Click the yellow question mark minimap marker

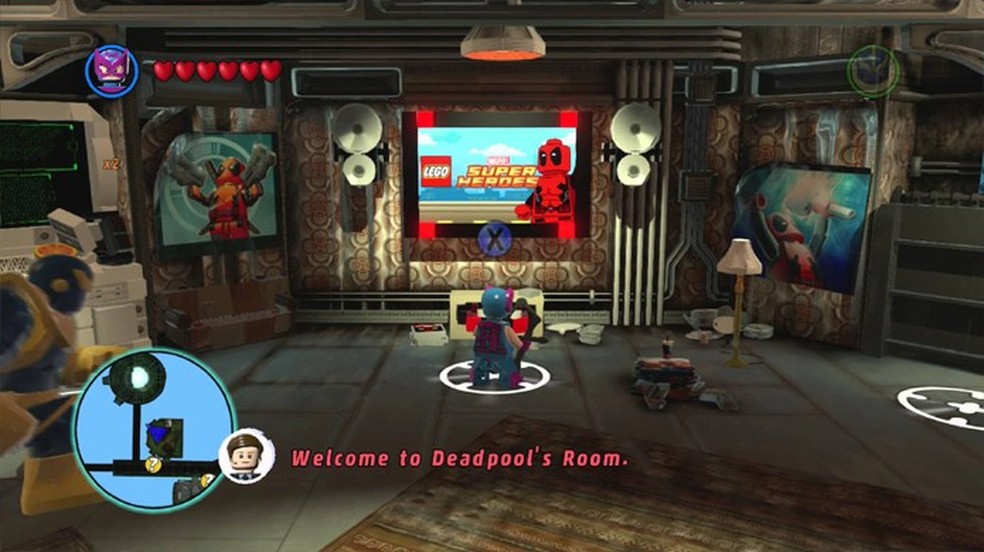tap(152, 465)
